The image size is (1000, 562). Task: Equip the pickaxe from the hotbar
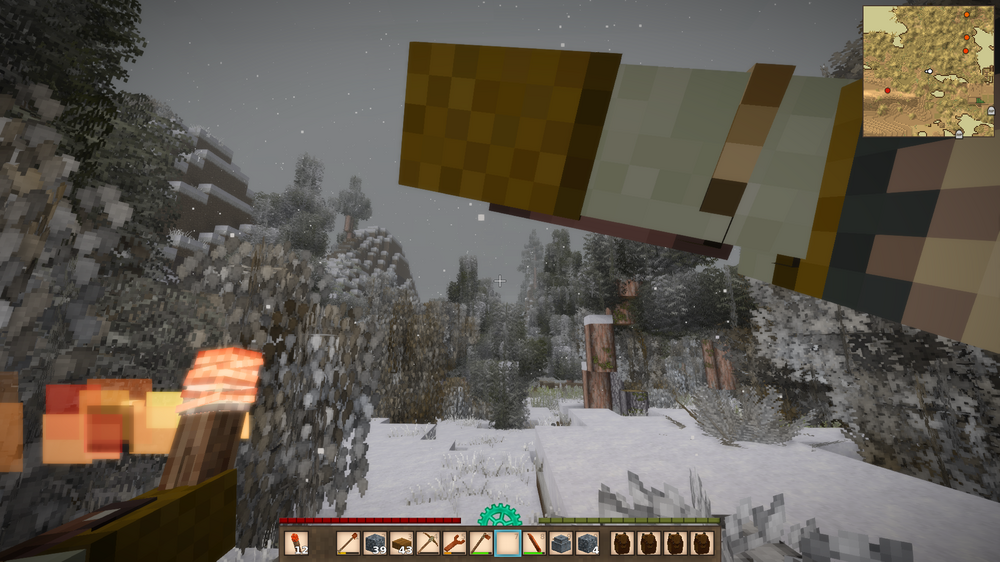(428, 544)
